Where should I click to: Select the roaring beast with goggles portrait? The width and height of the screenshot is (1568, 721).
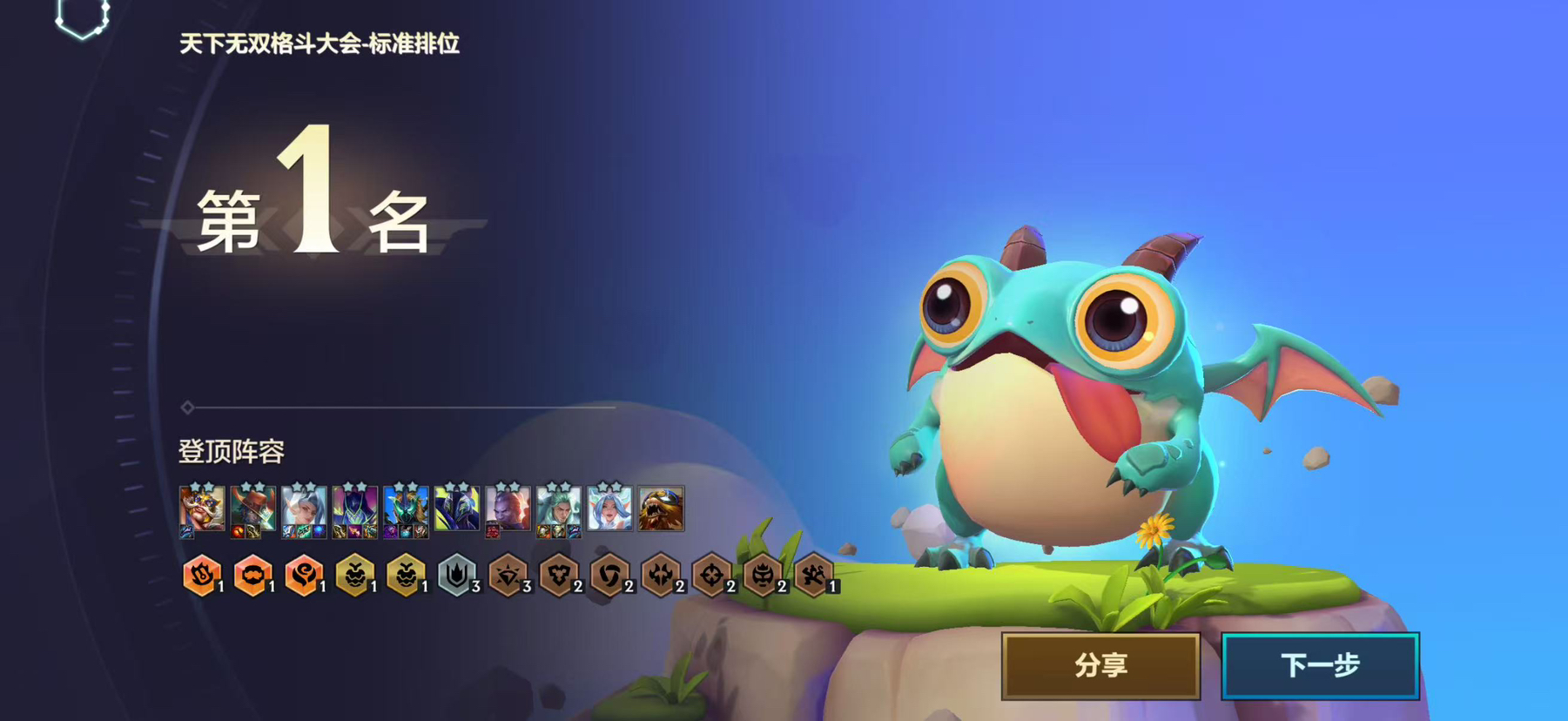click(x=661, y=509)
